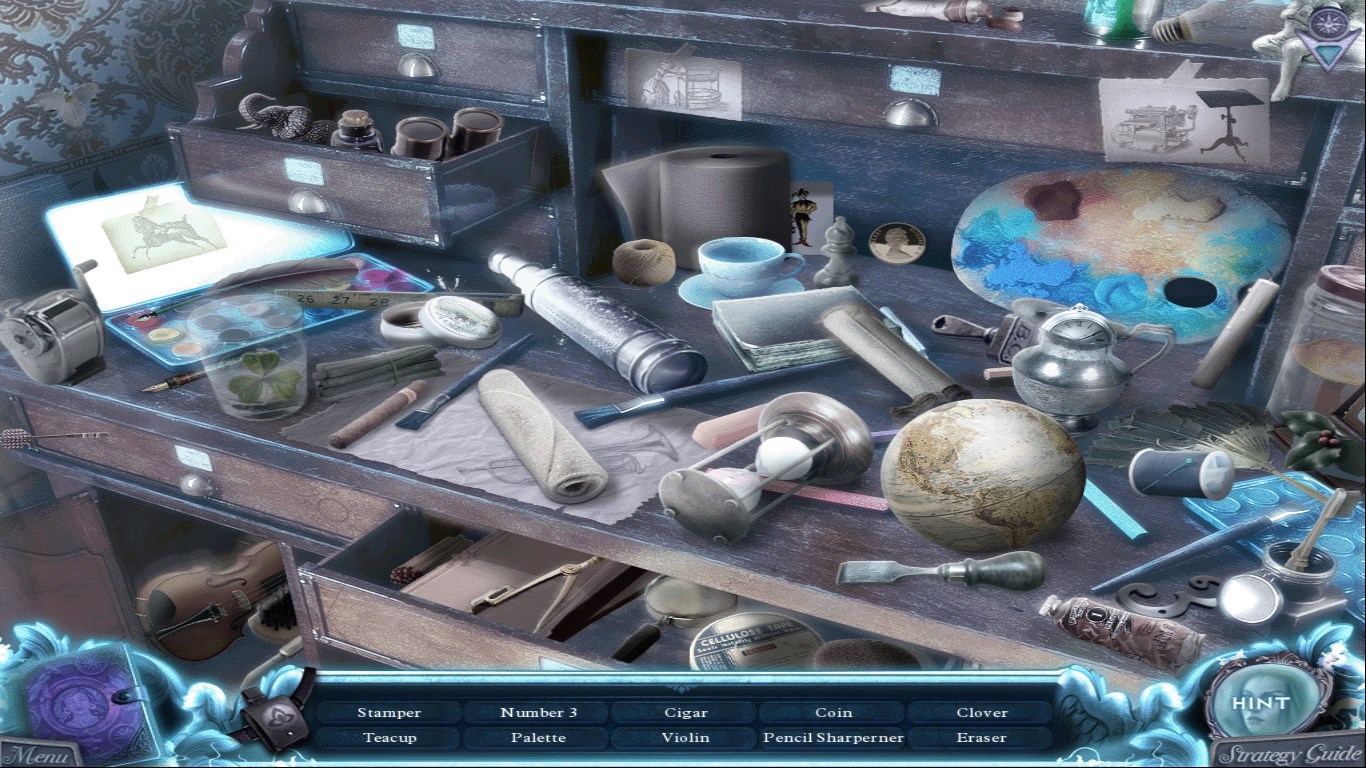Select the Number 3 list entry
The height and width of the screenshot is (768, 1366).
[x=538, y=713]
